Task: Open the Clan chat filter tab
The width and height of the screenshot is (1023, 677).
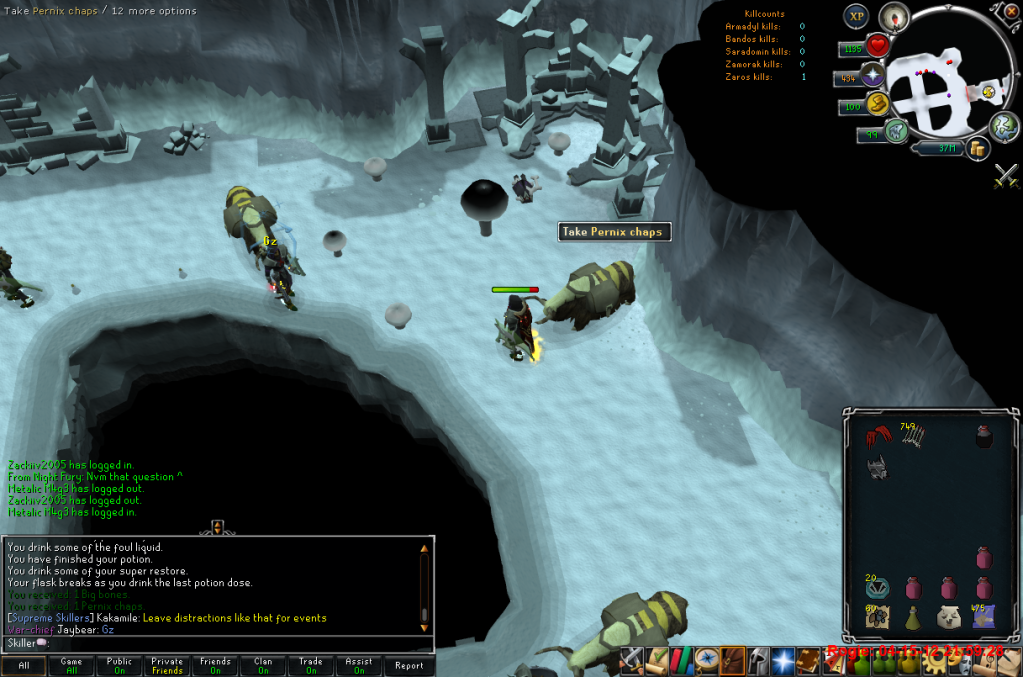Action: (x=263, y=665)
